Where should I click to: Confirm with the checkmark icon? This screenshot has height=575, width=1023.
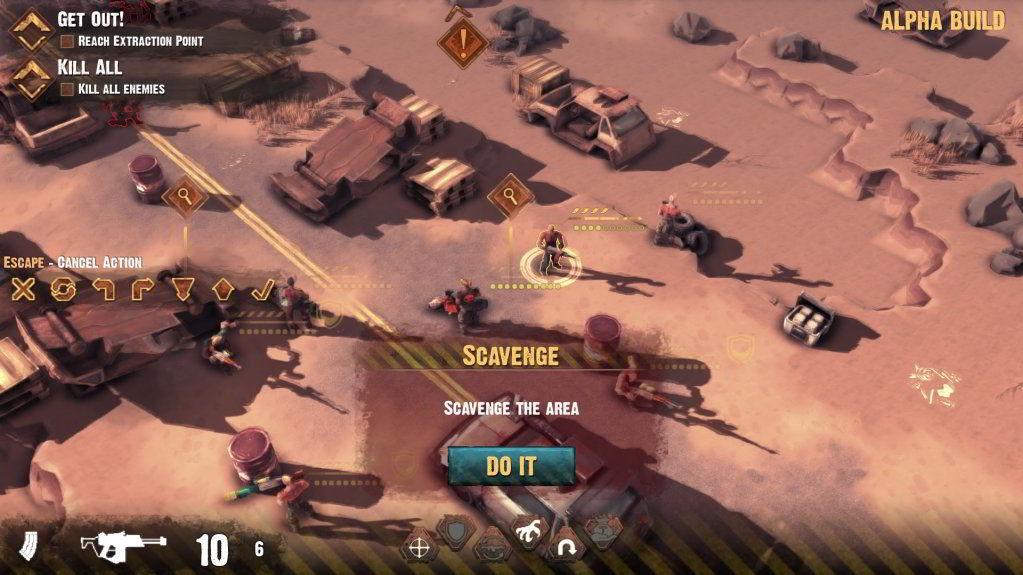(x=262, y=290)
